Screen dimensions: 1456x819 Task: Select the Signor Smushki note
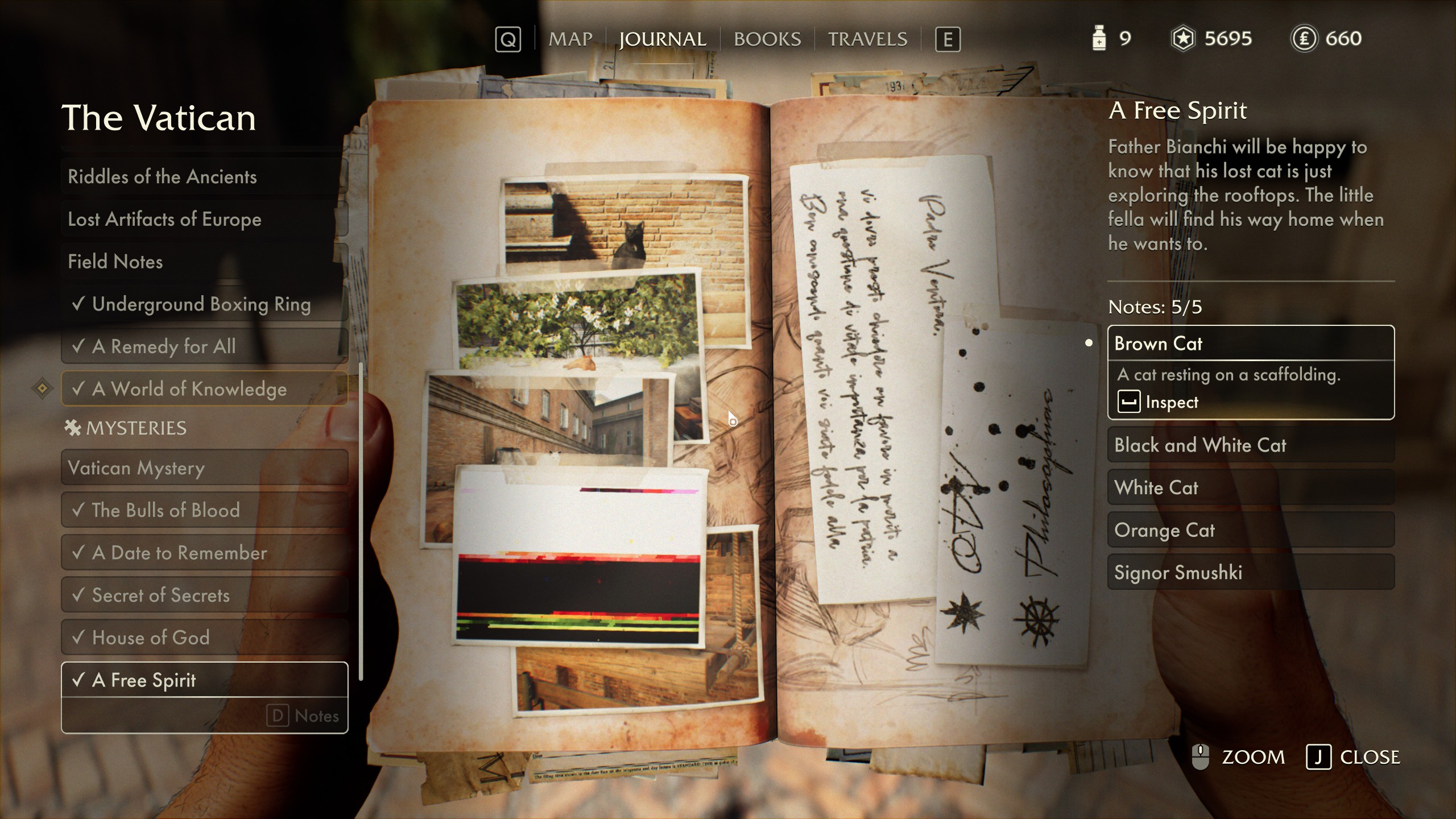1250,572
